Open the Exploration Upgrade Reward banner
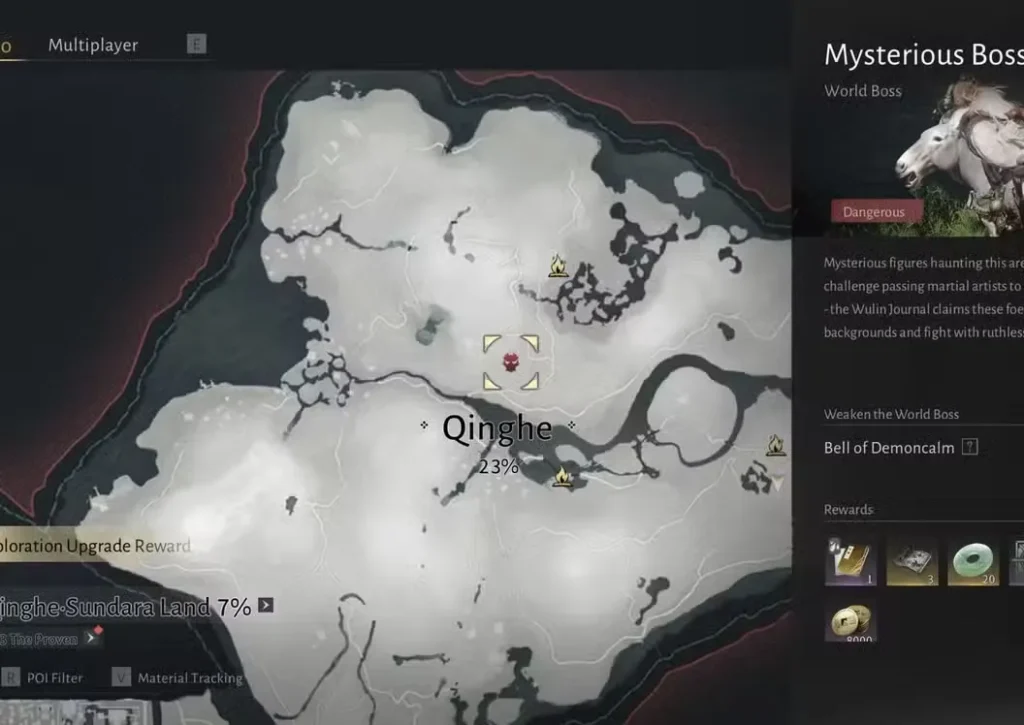Image resolution: width=1024 pixels, height=725 pixels. [x=96, y=546]
